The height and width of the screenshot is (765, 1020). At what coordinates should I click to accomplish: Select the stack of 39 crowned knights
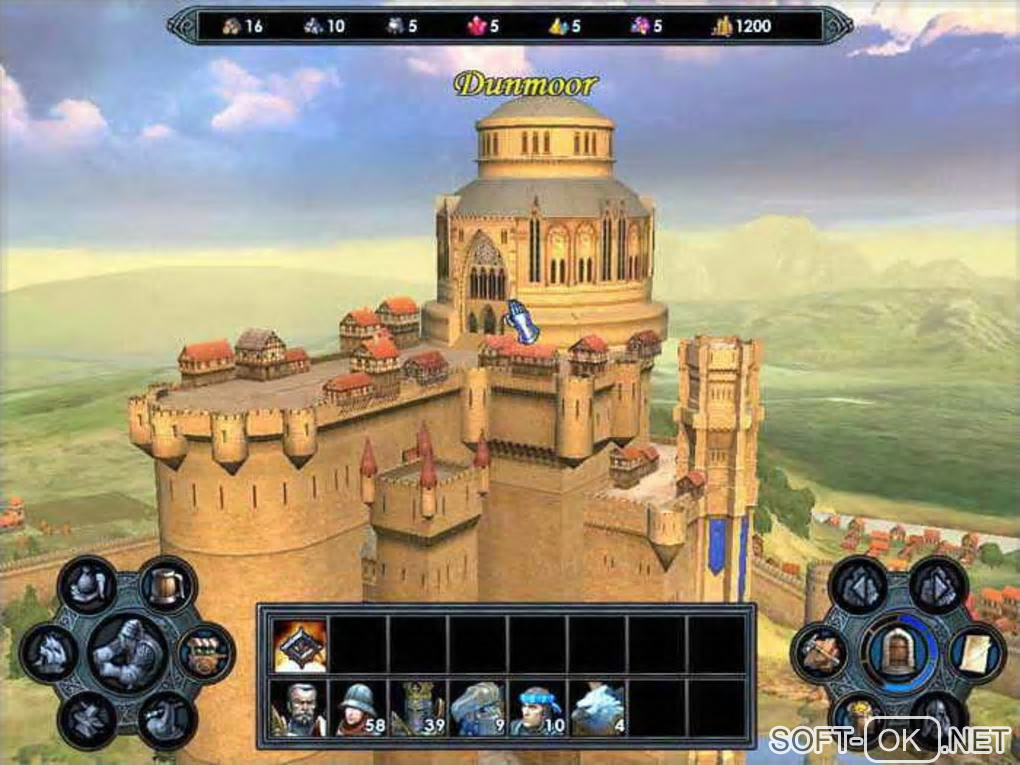coord(419,709)
